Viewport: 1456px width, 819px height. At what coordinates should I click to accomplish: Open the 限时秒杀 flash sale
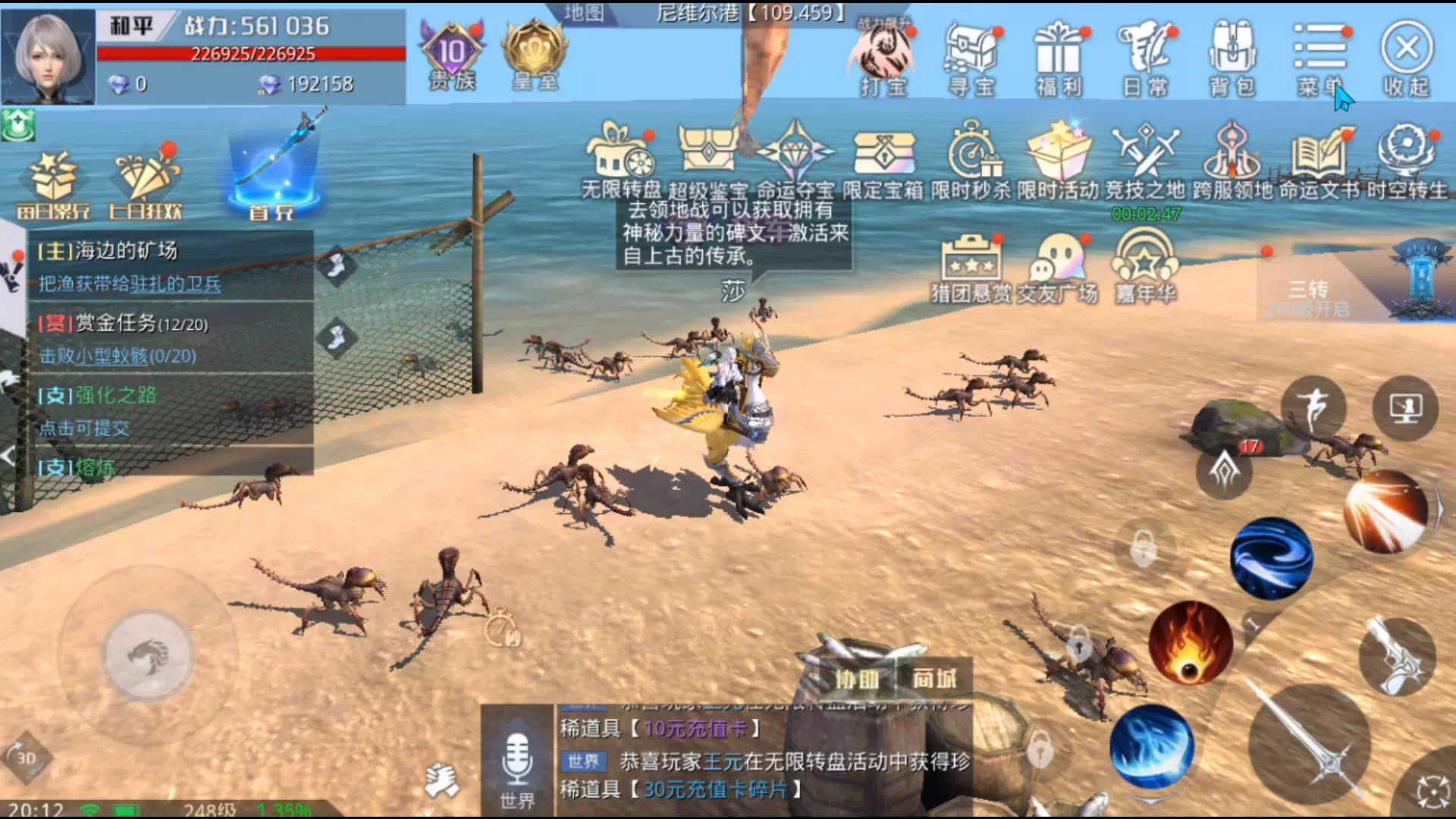click(x=971, y=161)
